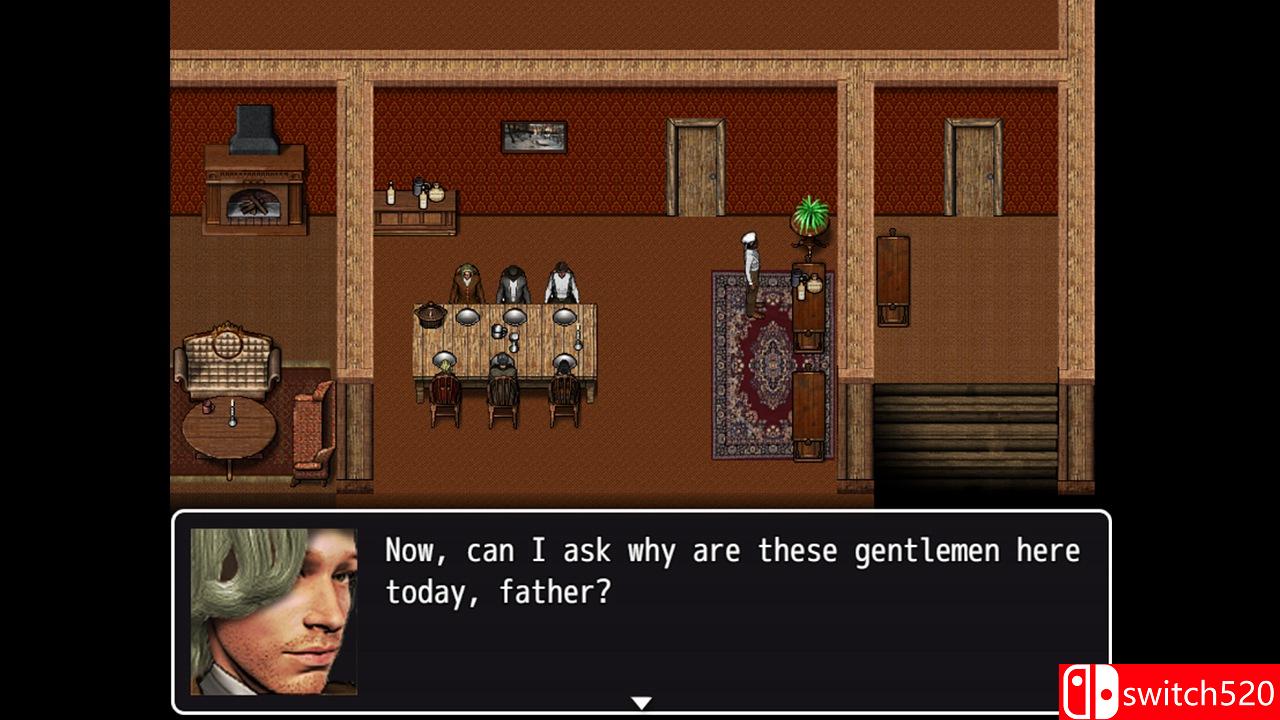Advance dialogue with the white arrow indicator
The image size is (1280, 720).
[x=642, y=703]
